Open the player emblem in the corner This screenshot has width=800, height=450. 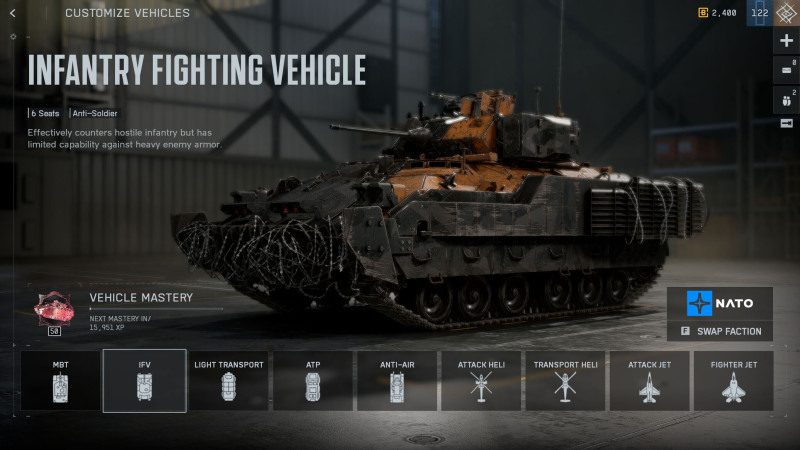[x=786, y=13]
